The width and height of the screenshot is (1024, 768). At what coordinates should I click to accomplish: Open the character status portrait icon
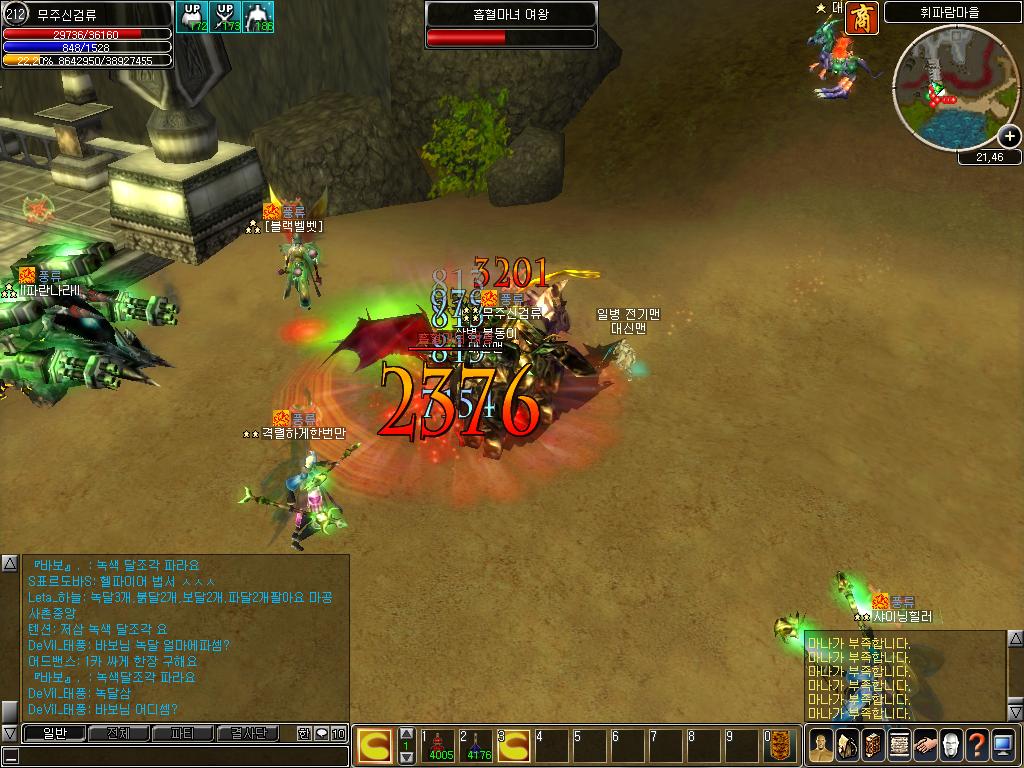(x=821, y=746)
